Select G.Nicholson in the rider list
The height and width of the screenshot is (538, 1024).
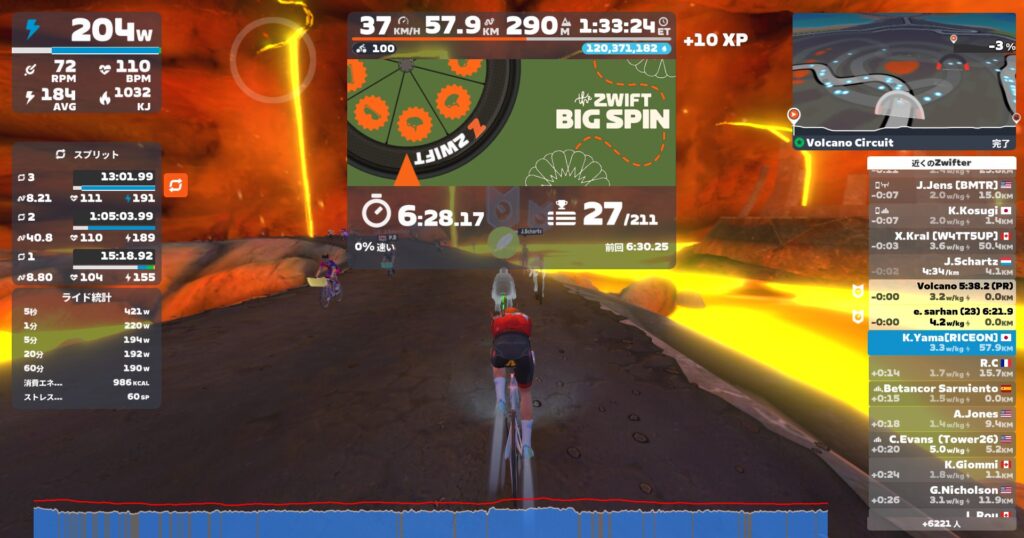pyautogui.click(x=940, y=495)
